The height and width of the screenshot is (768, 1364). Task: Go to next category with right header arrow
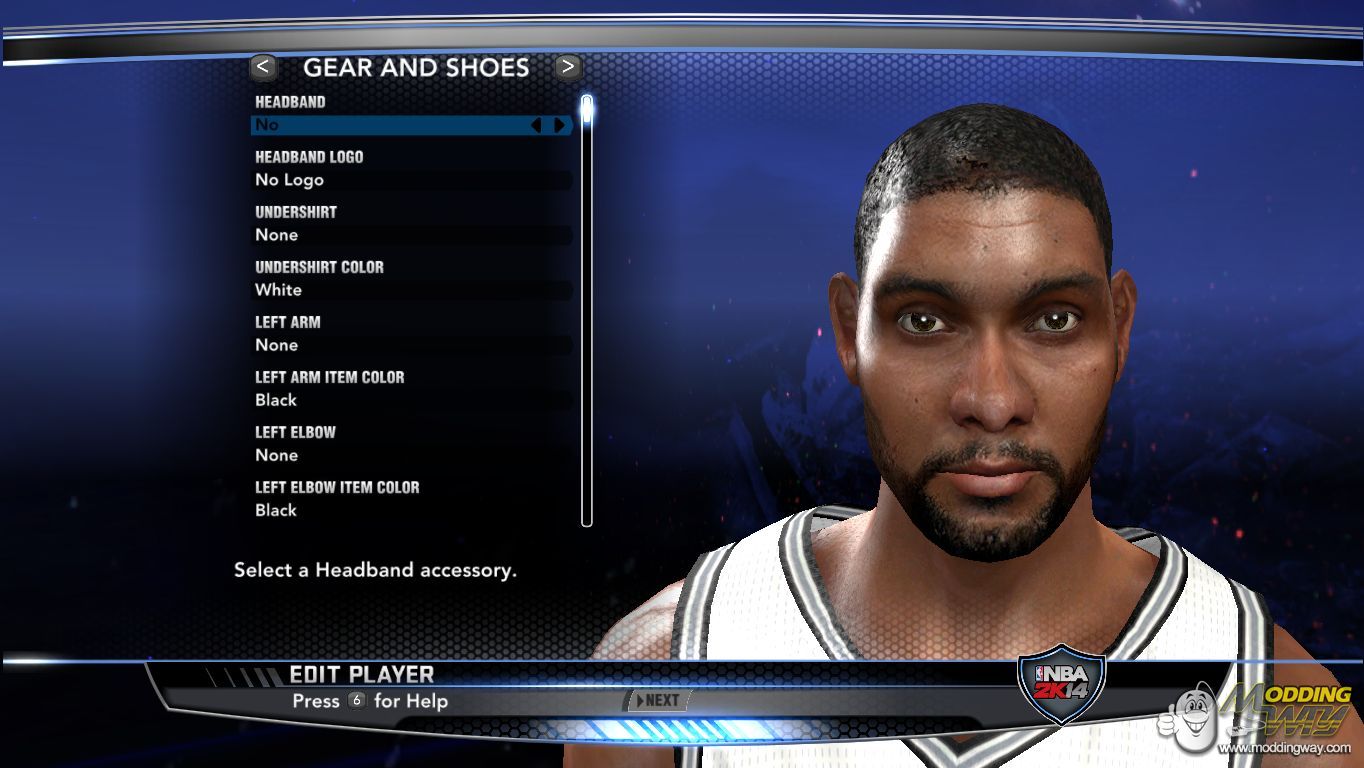coord(568,67)
